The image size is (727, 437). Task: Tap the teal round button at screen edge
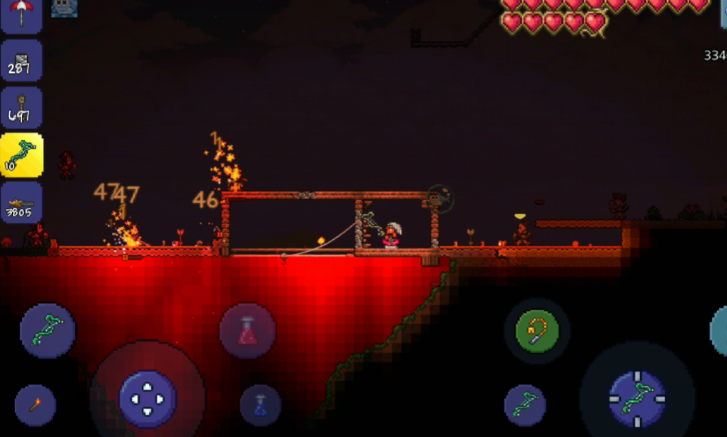pos(720,331)
